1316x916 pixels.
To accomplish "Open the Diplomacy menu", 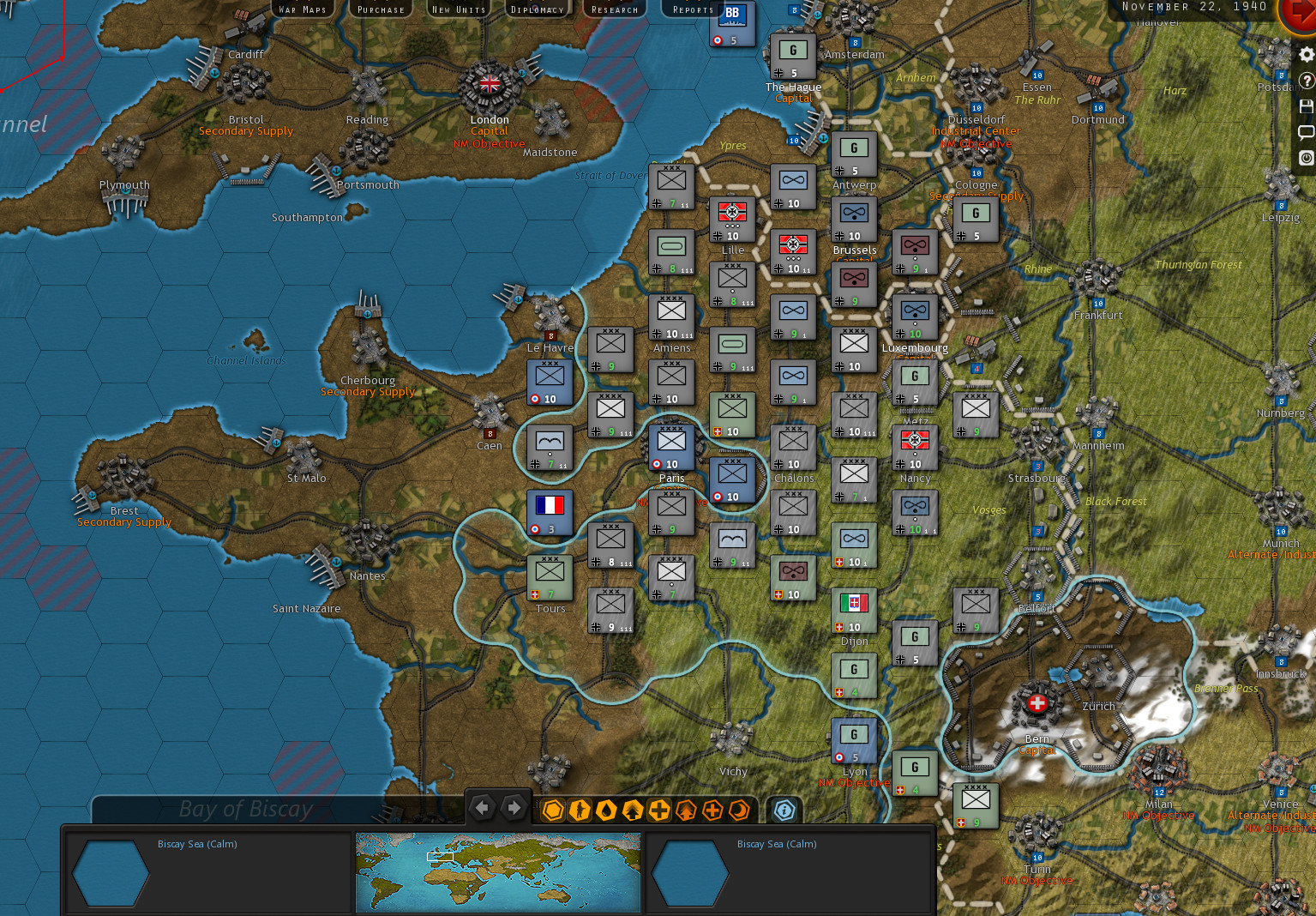I will pos(537,9).
